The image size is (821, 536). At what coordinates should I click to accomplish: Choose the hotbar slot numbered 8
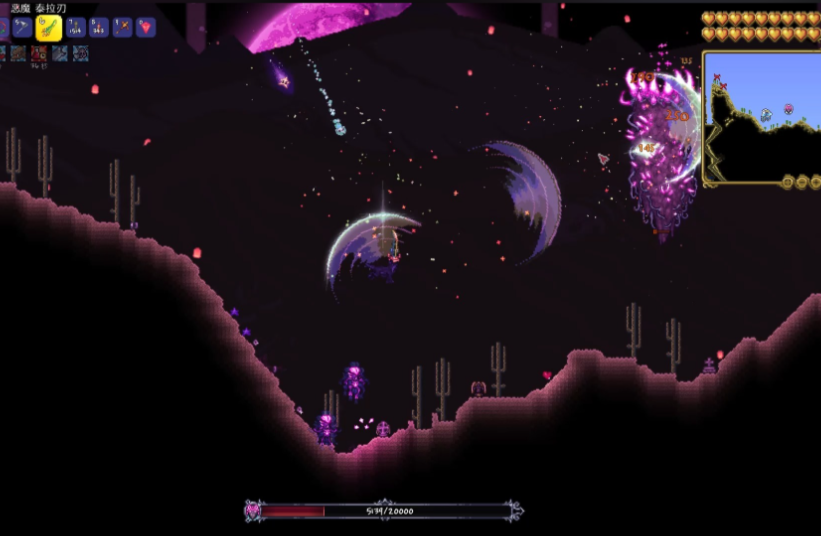98,28
